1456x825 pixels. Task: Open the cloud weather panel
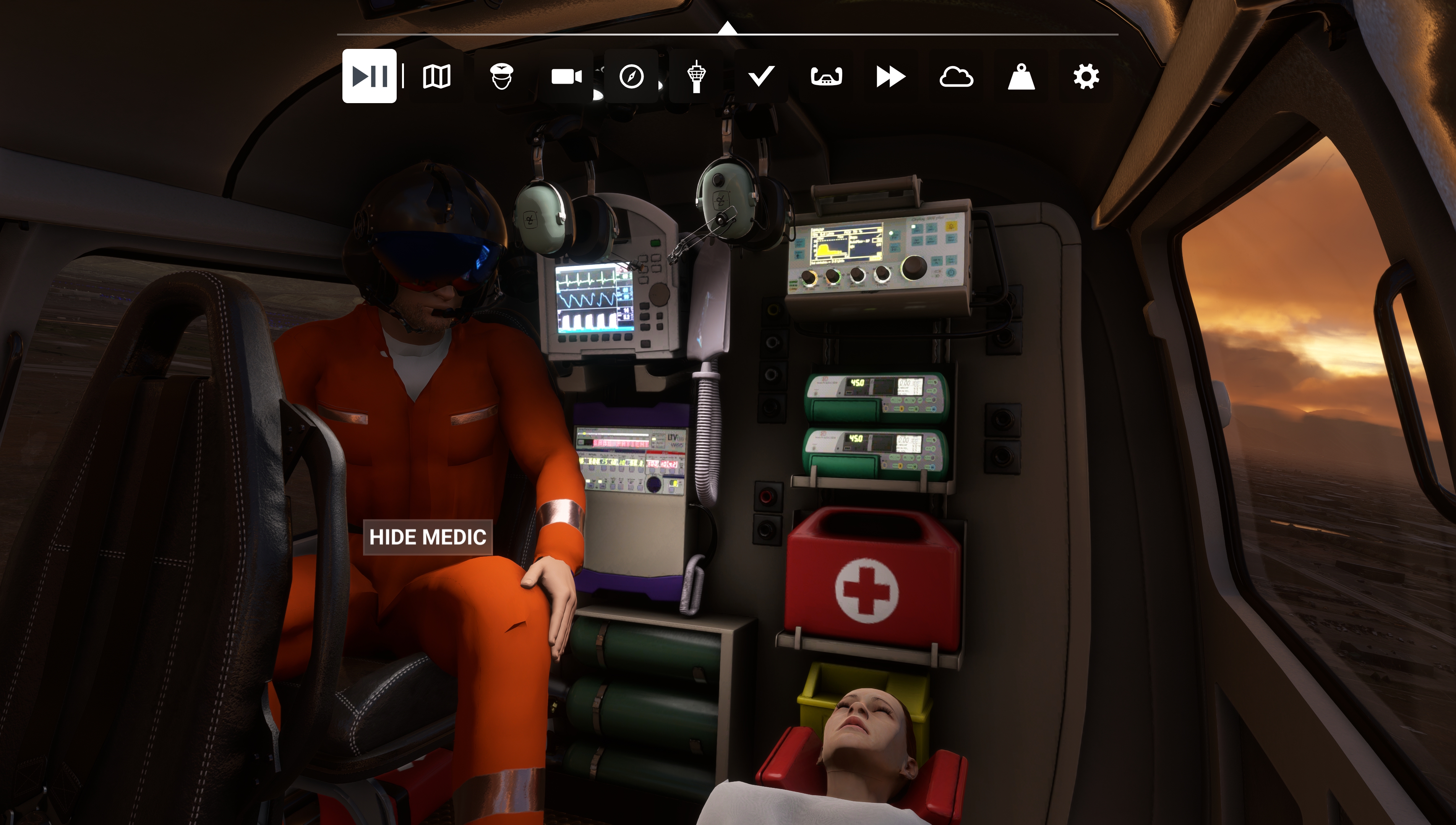956,76
